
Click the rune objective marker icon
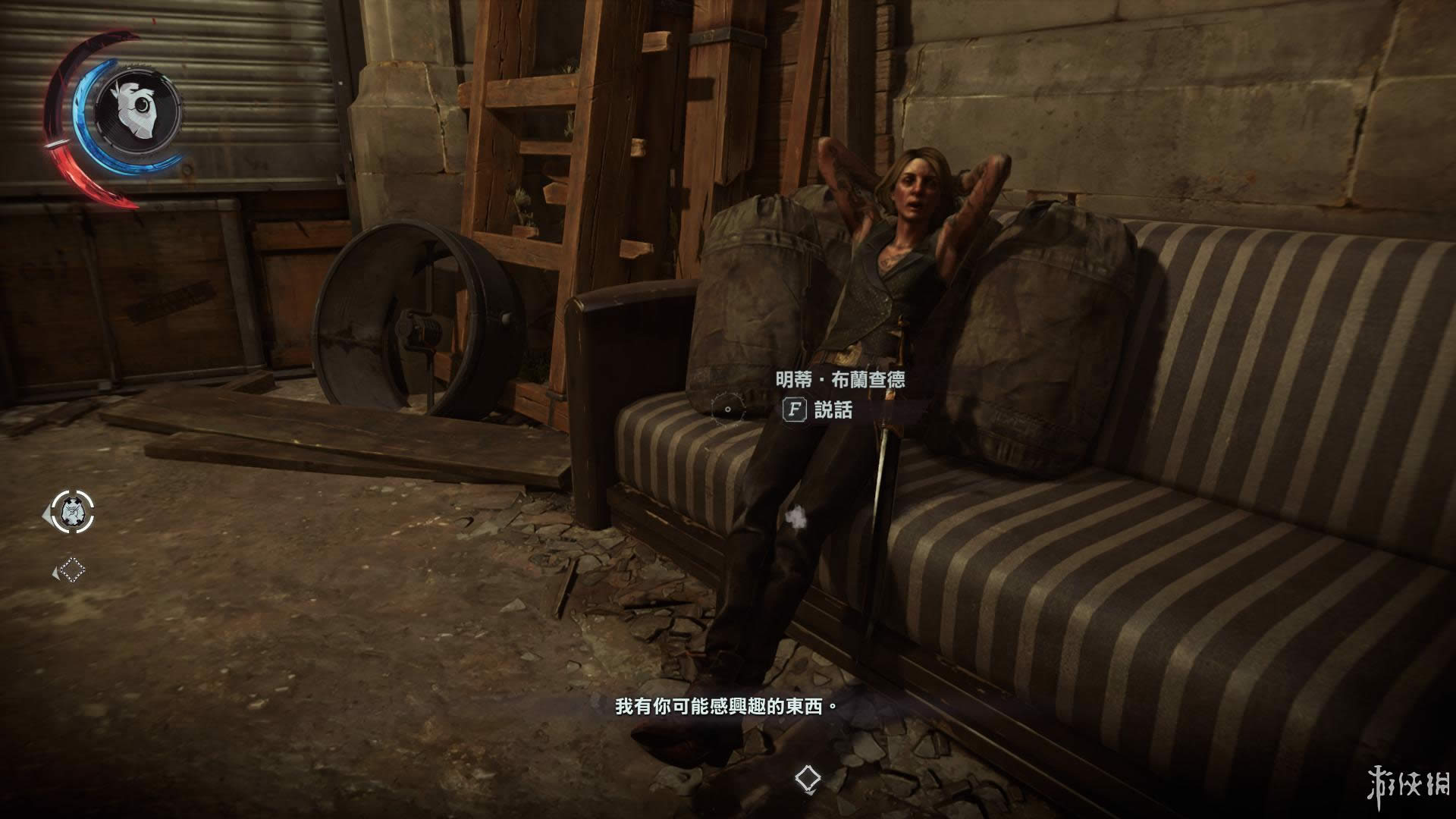(x=73, y=512)
